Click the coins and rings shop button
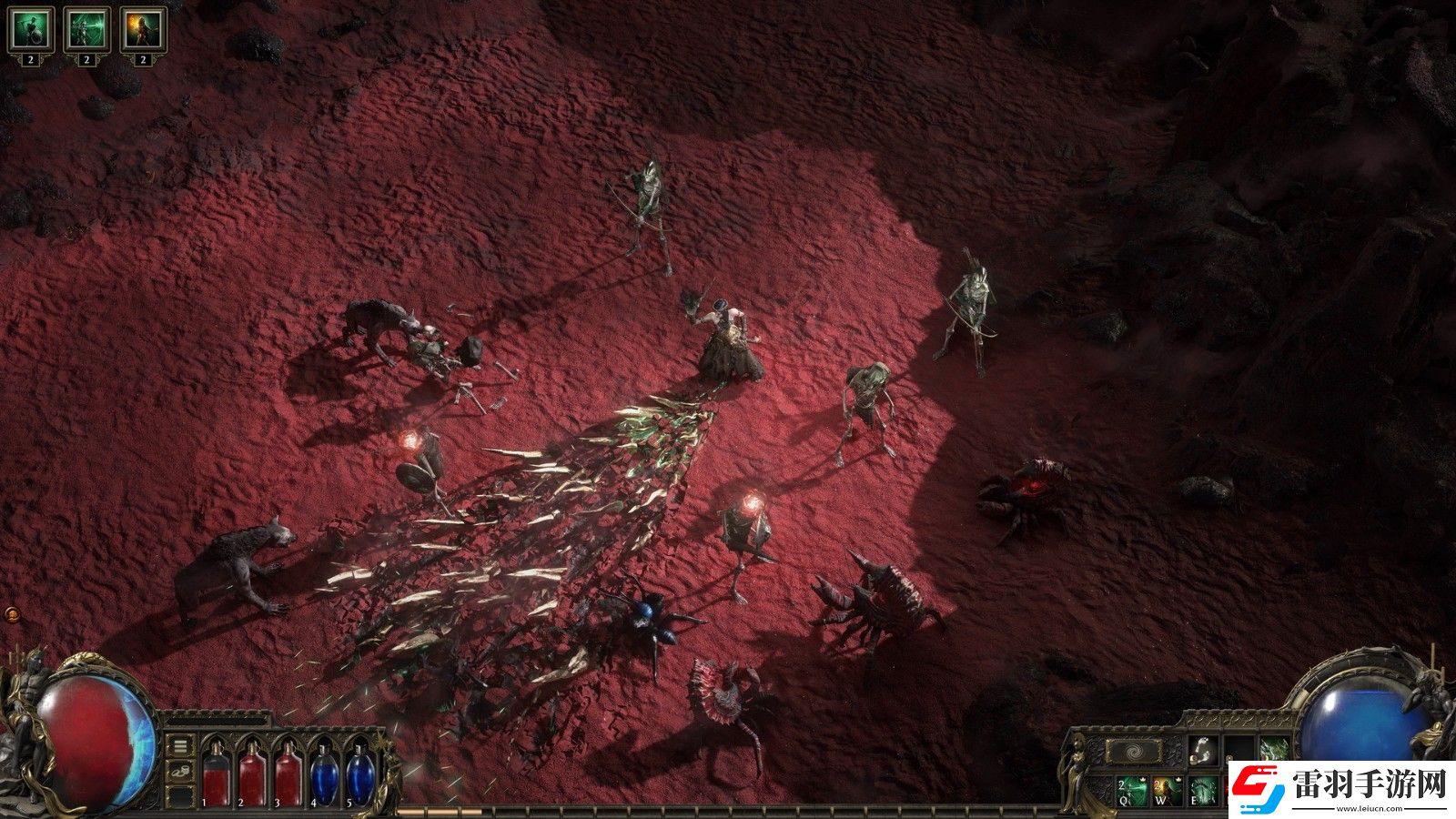This screenshot has width=1456, height=819. click(181, 773)
